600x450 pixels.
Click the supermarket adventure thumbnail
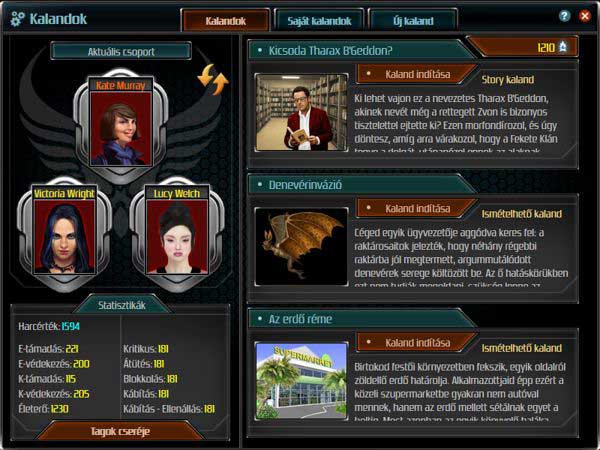point(300,379)
